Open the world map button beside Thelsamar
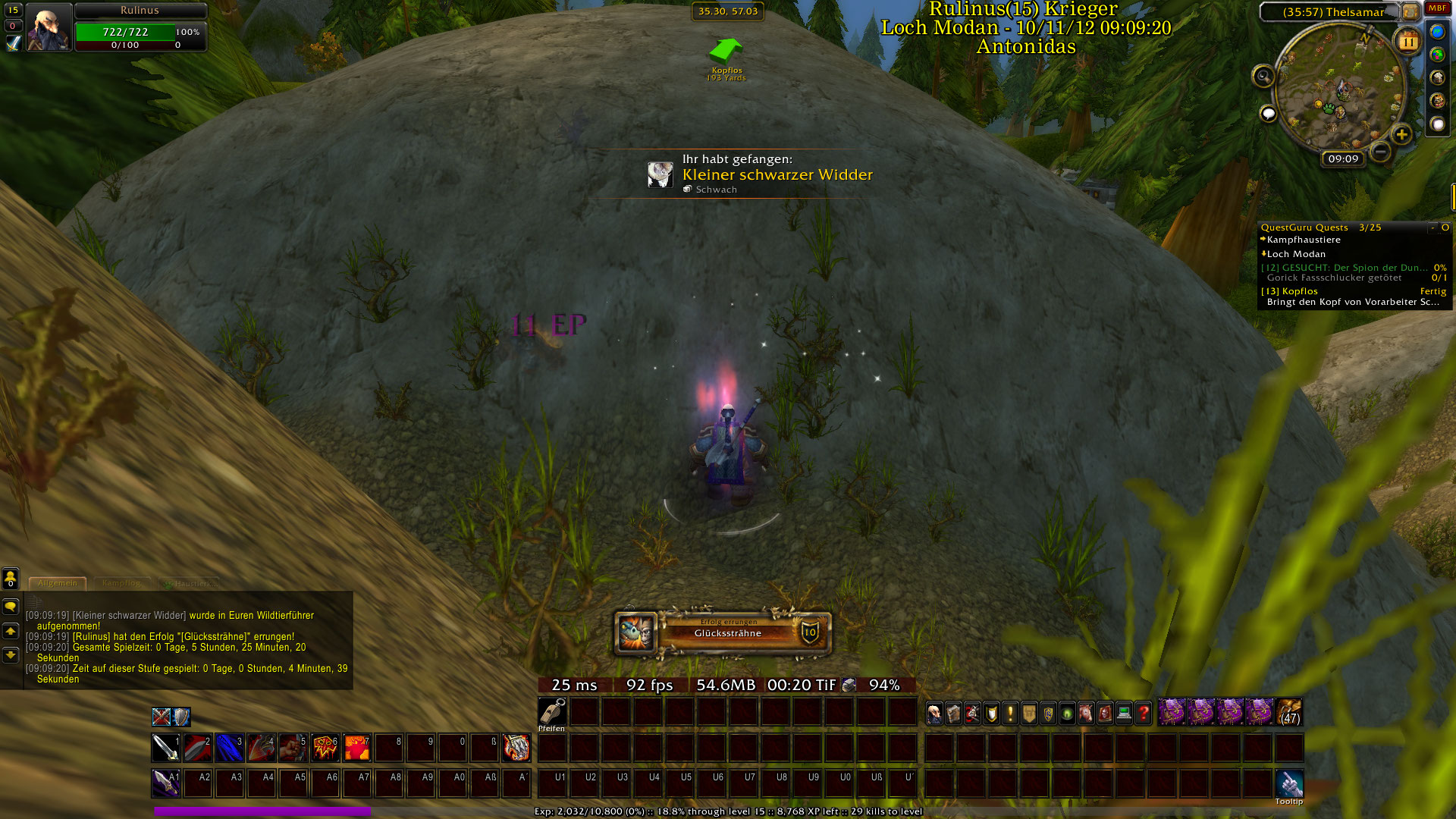 click(1410, 11)
